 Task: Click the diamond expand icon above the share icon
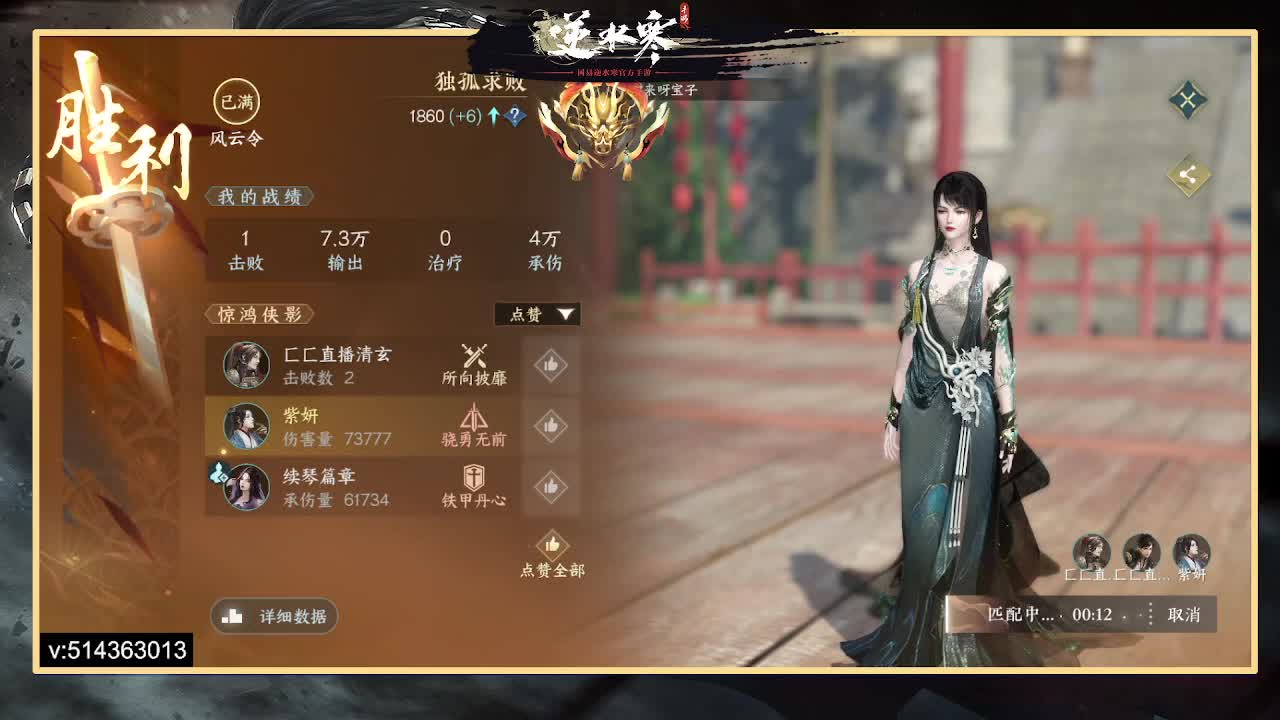[x=1188, y=100]
